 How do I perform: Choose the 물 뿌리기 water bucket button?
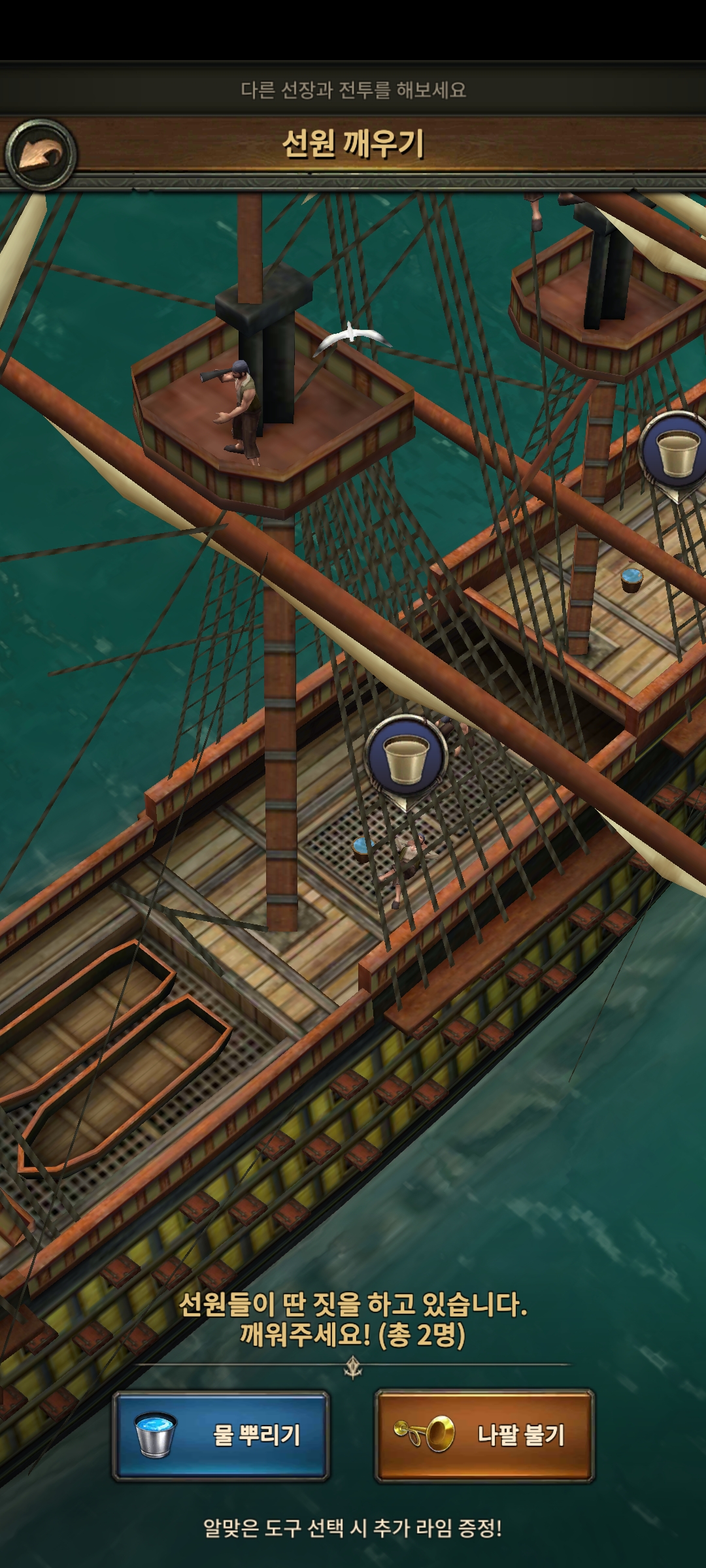[220, 1435]
